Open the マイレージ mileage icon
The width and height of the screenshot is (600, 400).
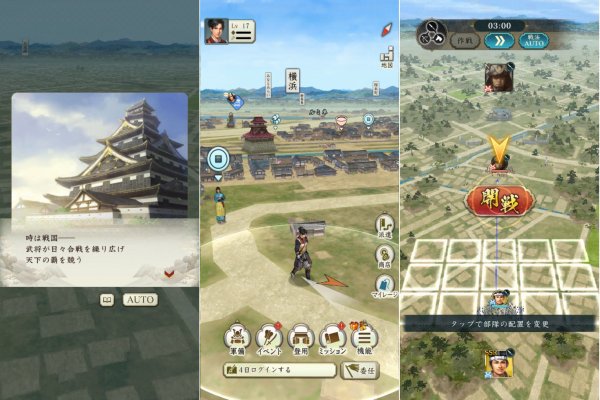click(x=383, y=287)
